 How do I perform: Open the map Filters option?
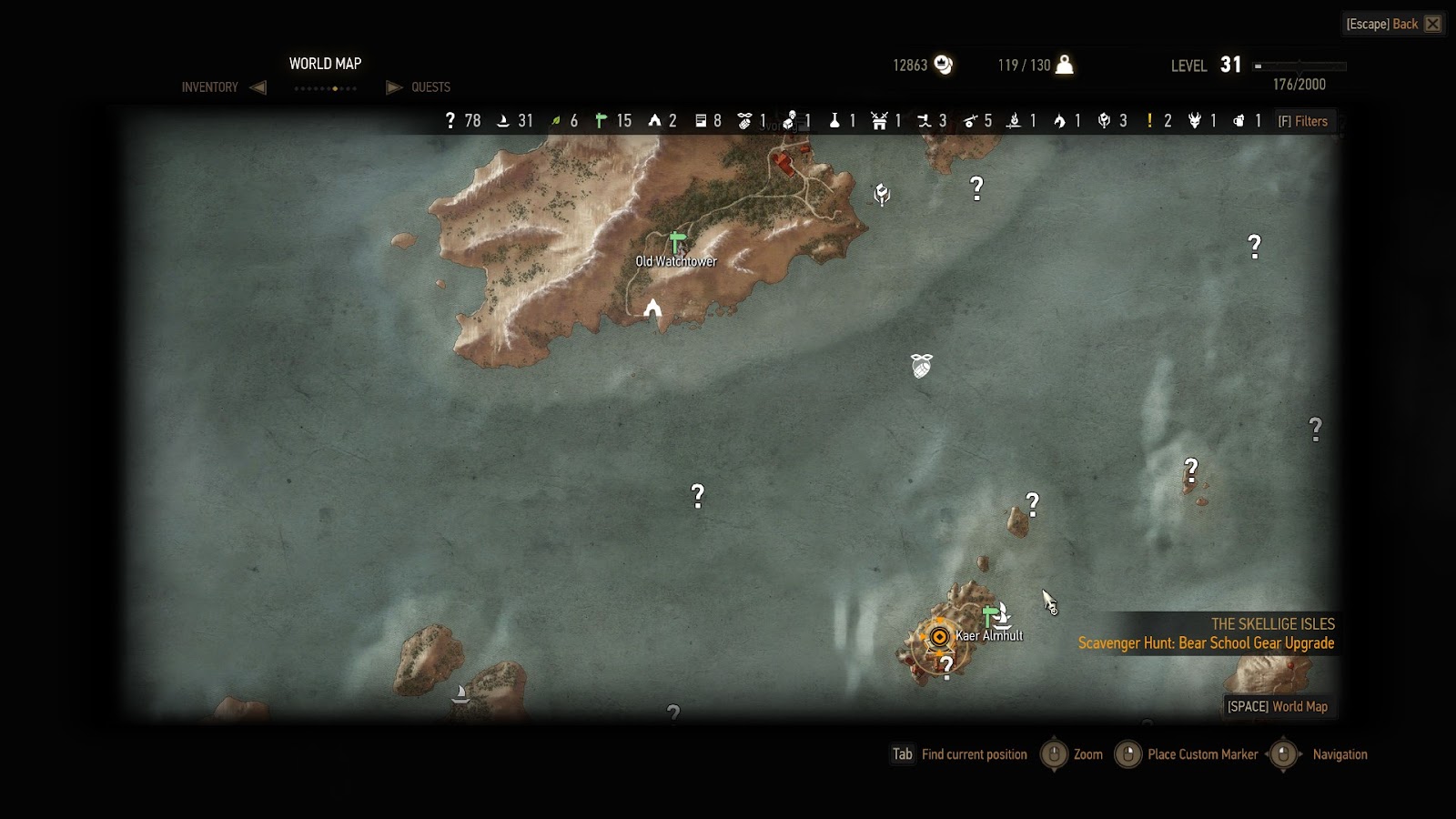coord(1303,121)
